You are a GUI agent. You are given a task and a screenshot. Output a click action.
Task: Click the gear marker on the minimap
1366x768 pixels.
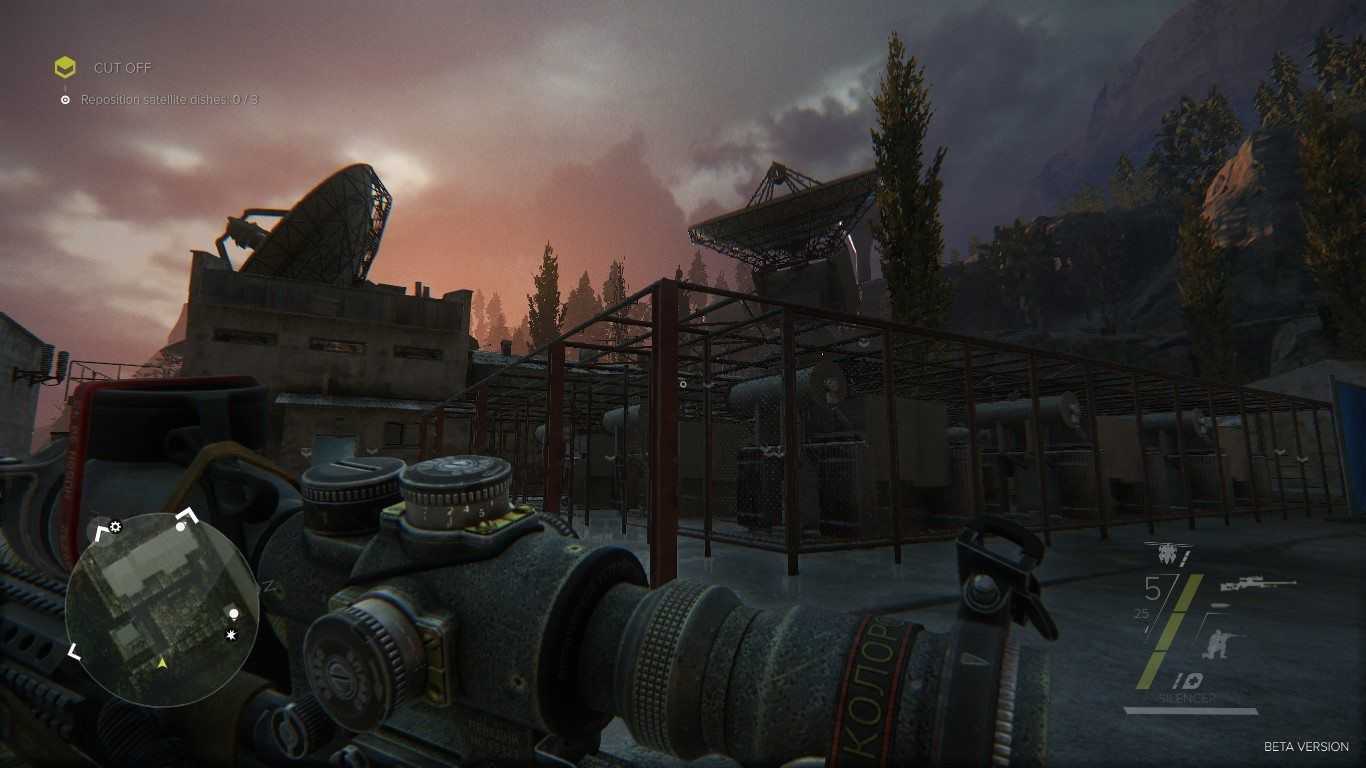click(115, 527)
